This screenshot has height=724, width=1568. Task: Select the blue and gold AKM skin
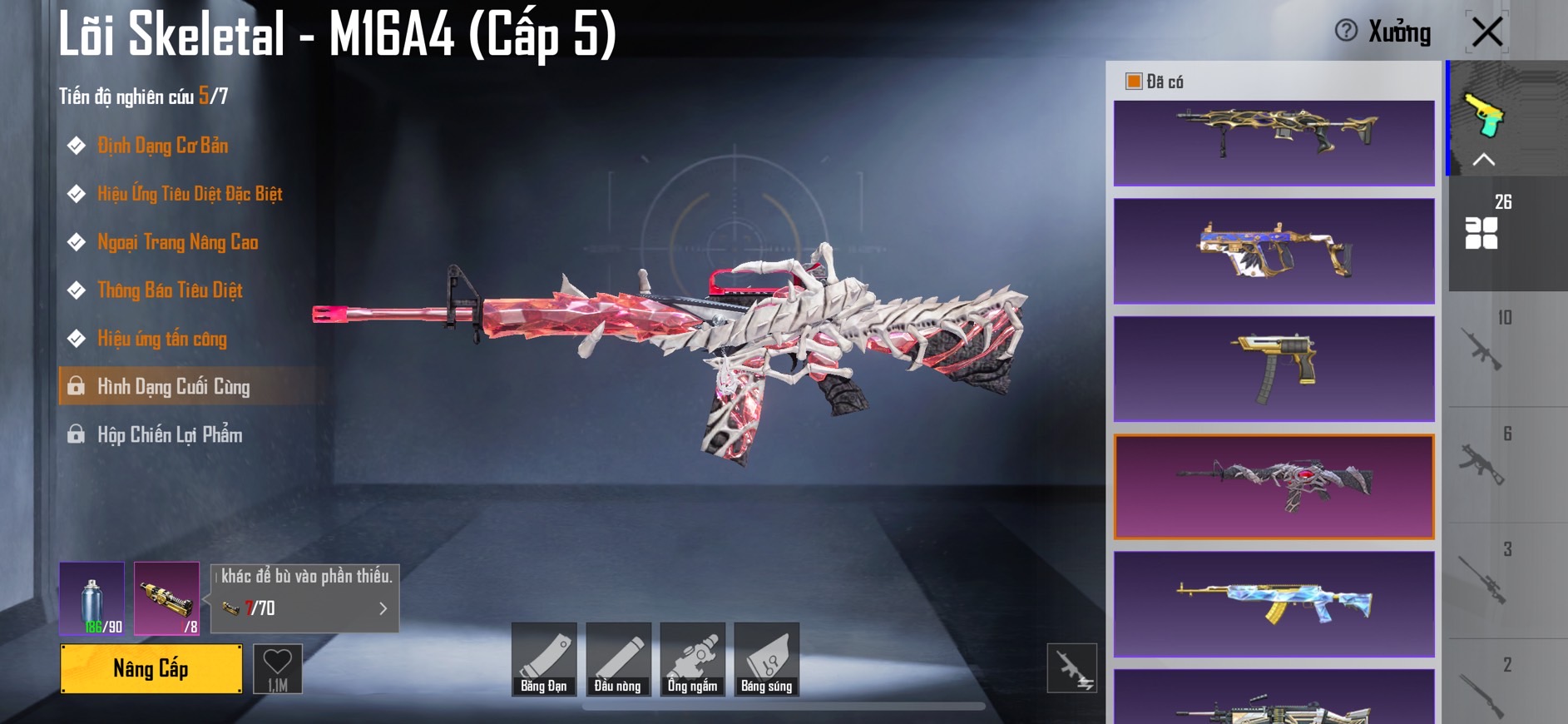[1274, 603]
